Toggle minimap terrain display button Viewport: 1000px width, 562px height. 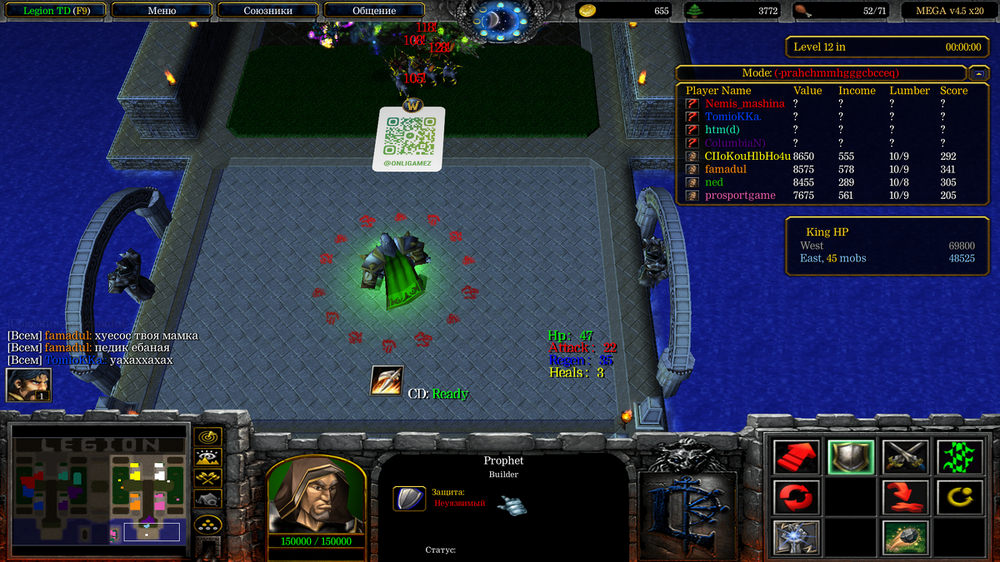click(208, 459)
